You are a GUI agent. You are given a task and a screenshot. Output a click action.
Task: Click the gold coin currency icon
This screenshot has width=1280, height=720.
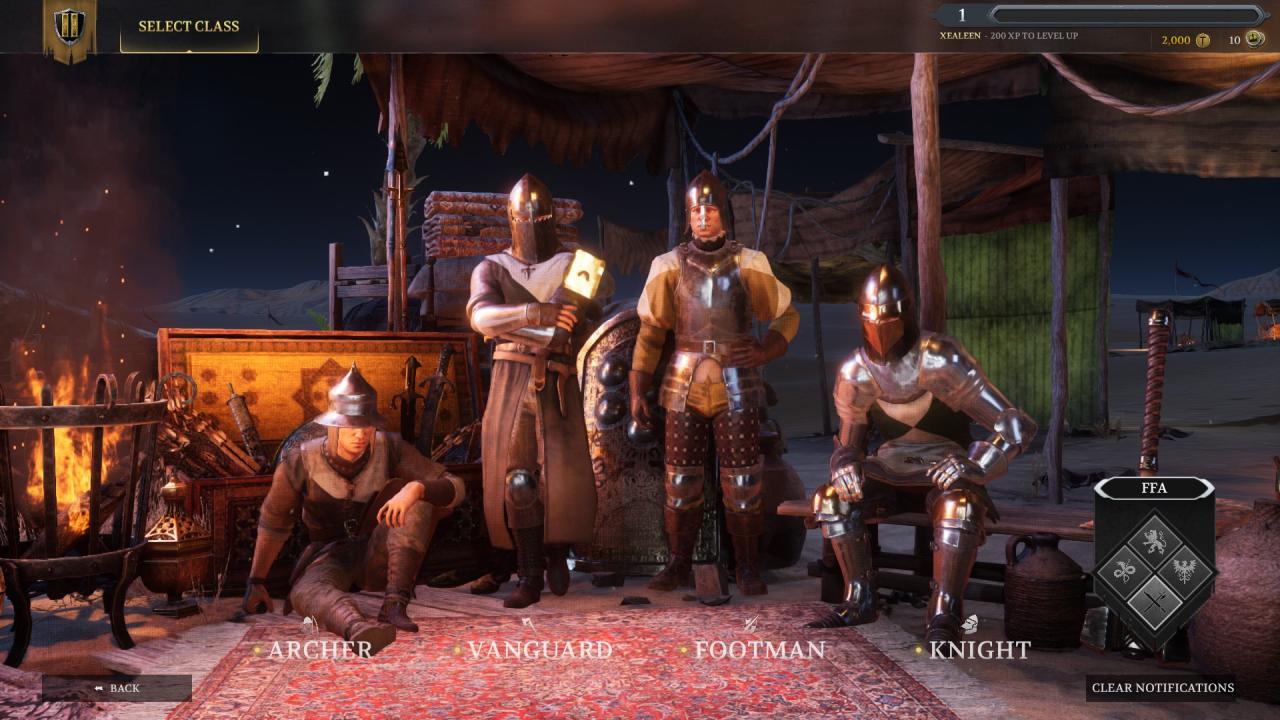(x=1203, y=40)
